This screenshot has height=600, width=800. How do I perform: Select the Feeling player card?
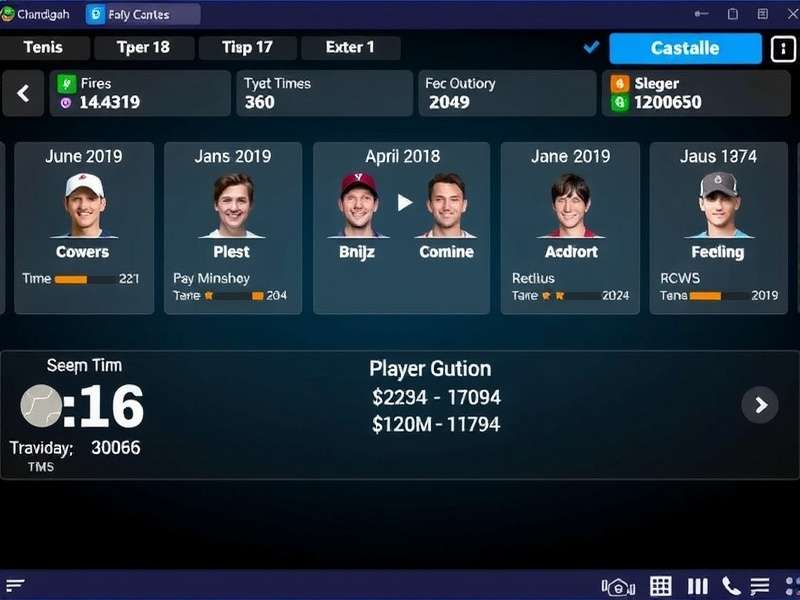coord(718,228)
